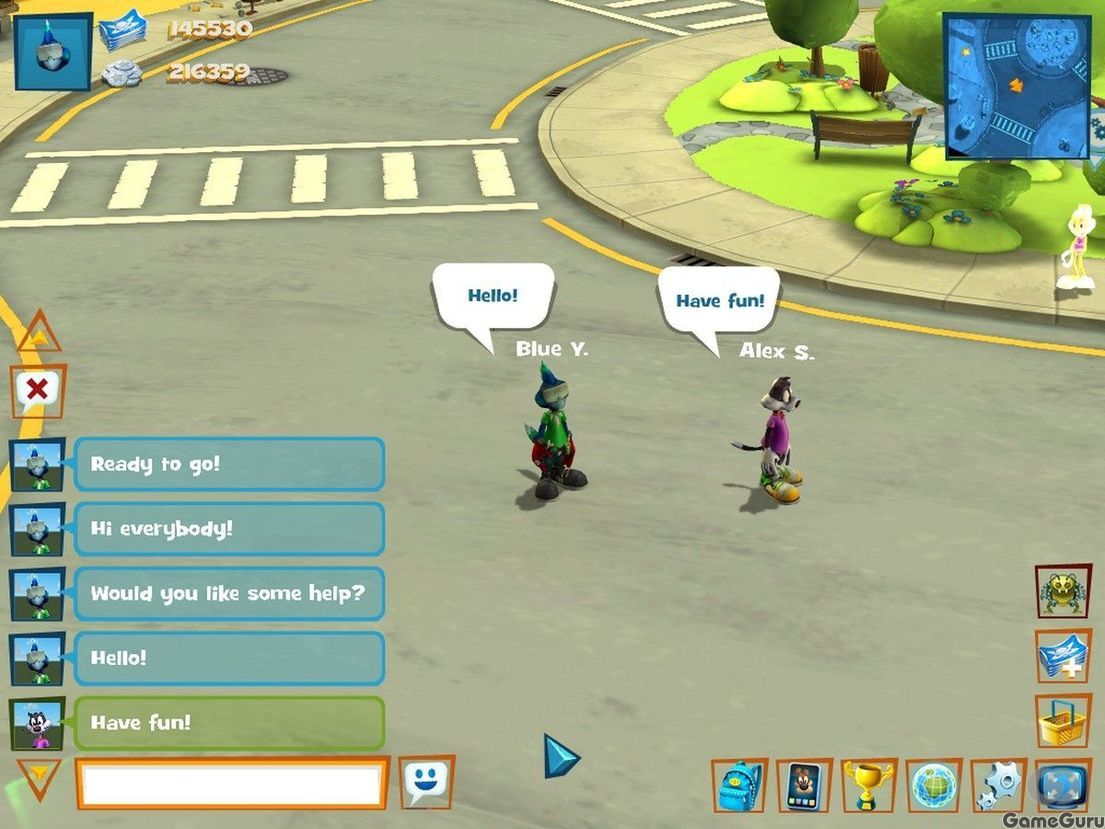Add more blue ticket stacks
The width and height of the screenshot is (1105, 829).
tap(1062, 656)
